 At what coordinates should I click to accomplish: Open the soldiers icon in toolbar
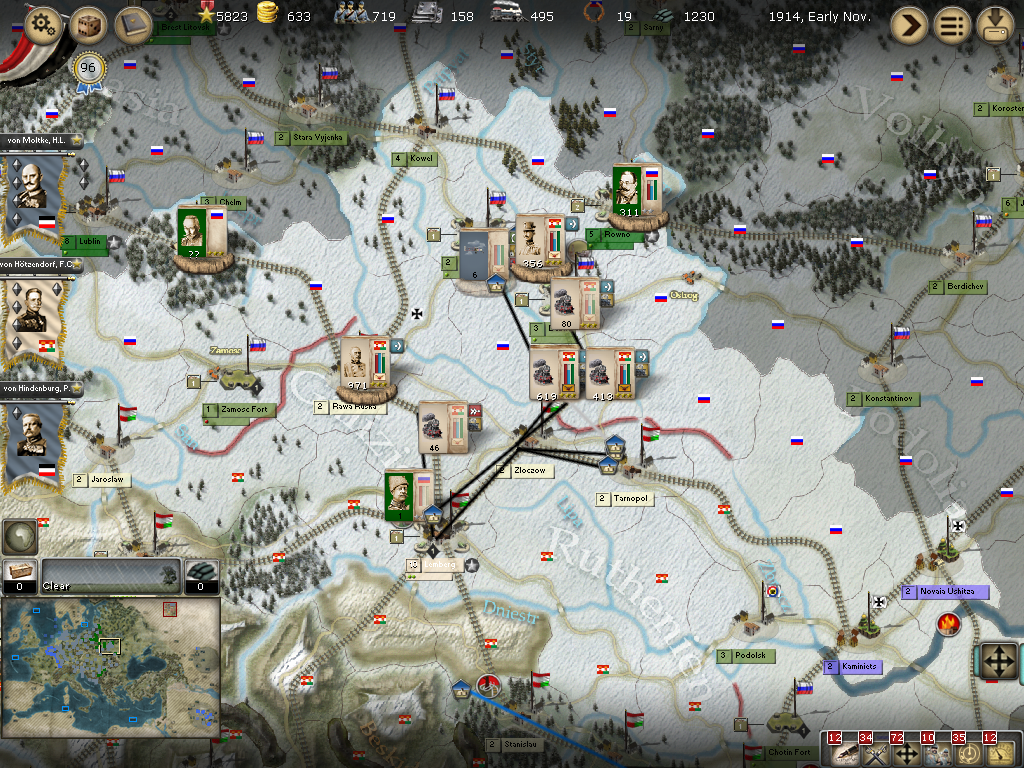(x=939, y=751)
